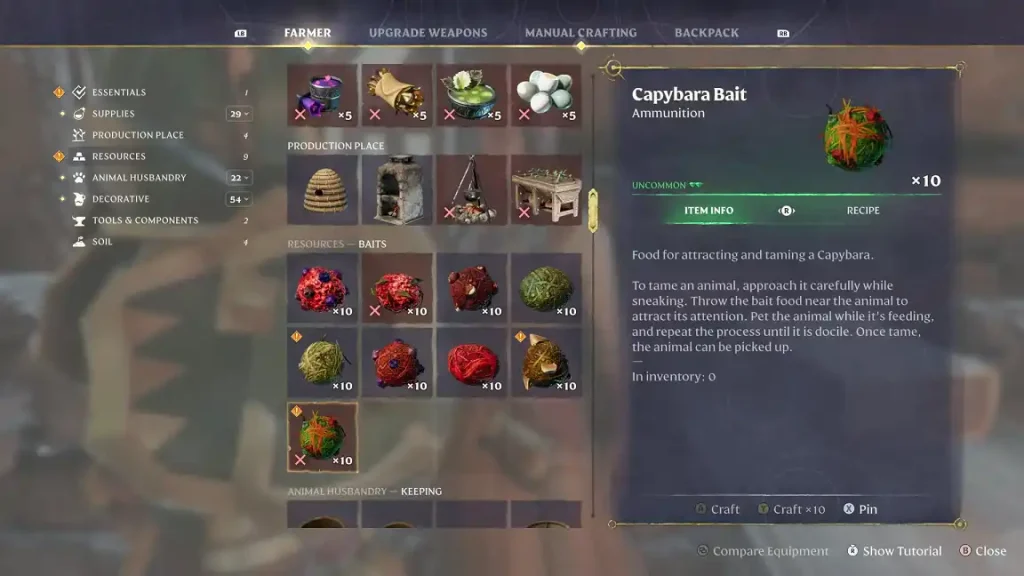Go to the Backpack tab
1024x576 pixels.
[x=706, y=33]
